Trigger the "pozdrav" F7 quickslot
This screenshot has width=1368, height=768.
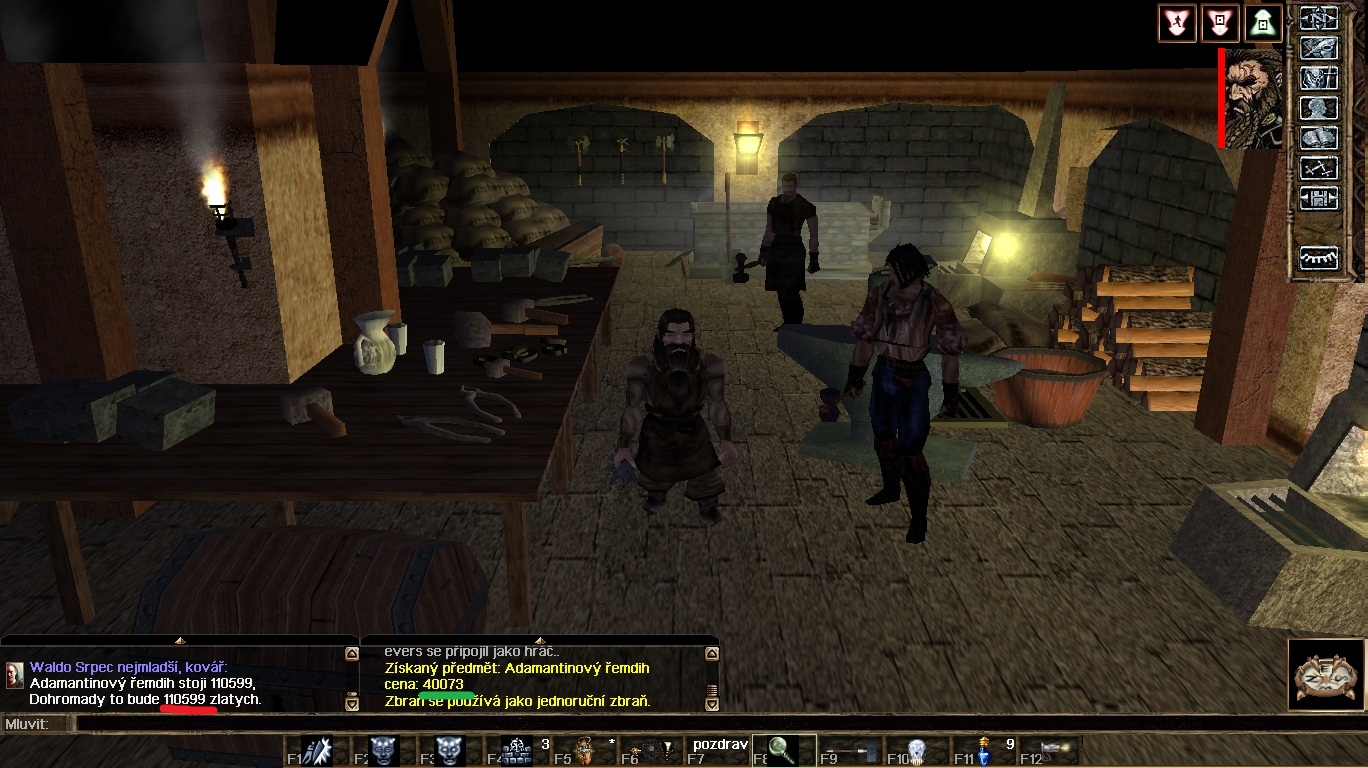coord(716,750)
